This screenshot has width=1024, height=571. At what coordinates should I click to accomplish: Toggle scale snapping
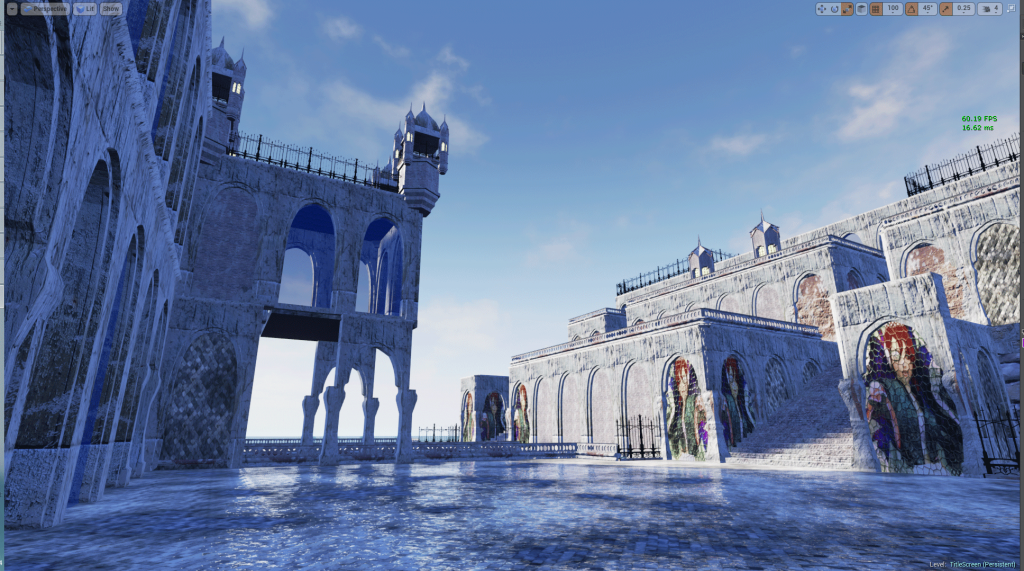(x=947, y=9)
